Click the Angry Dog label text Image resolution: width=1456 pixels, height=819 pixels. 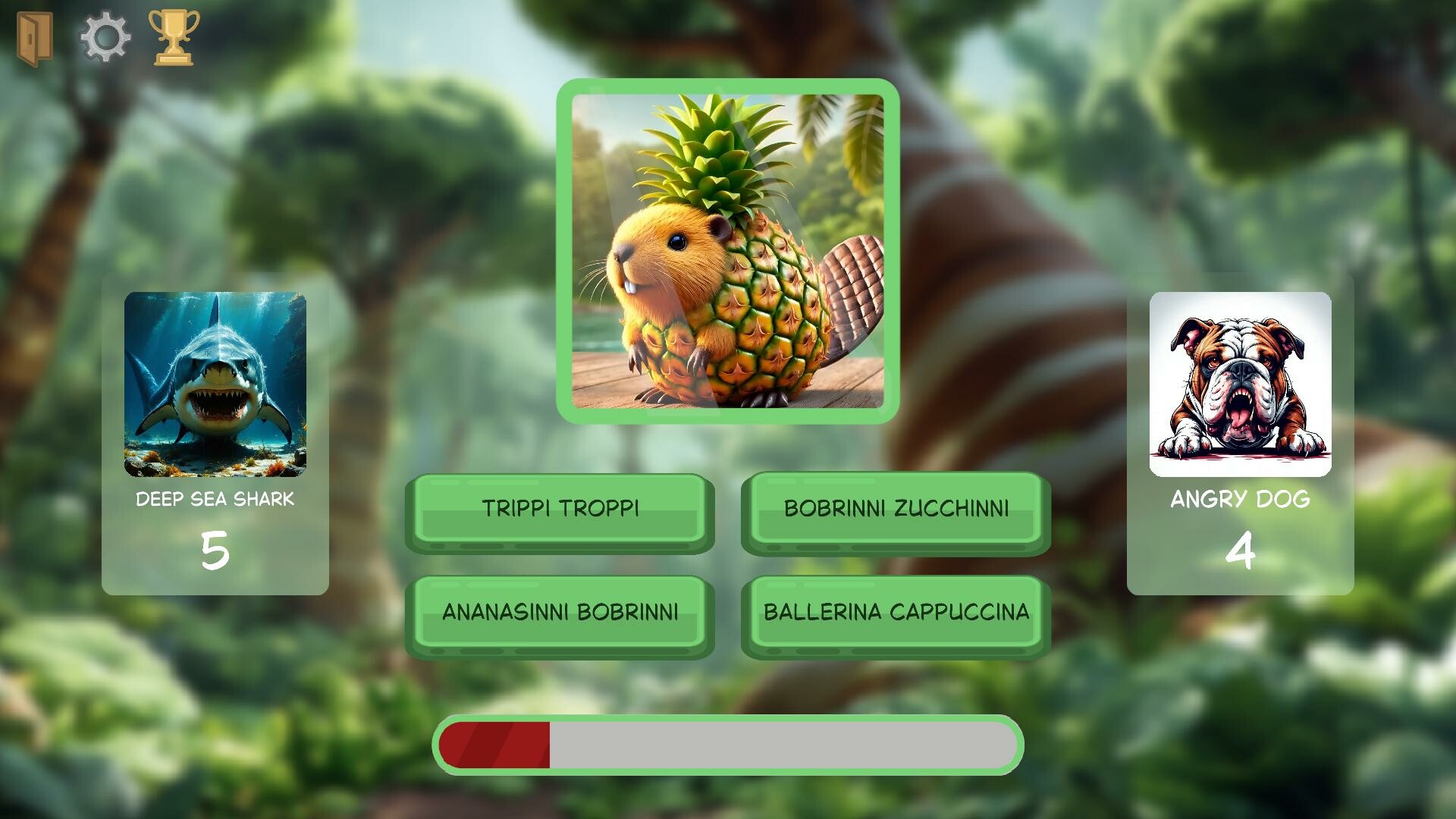click(x=1241, y=500)
